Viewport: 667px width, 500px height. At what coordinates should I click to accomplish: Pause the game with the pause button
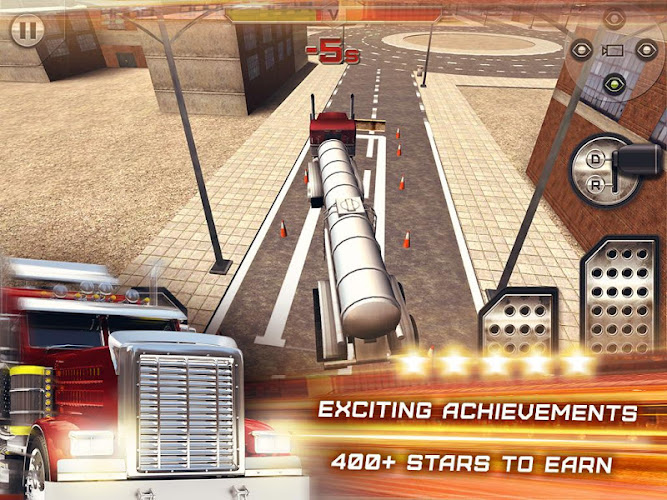point(27,29)
